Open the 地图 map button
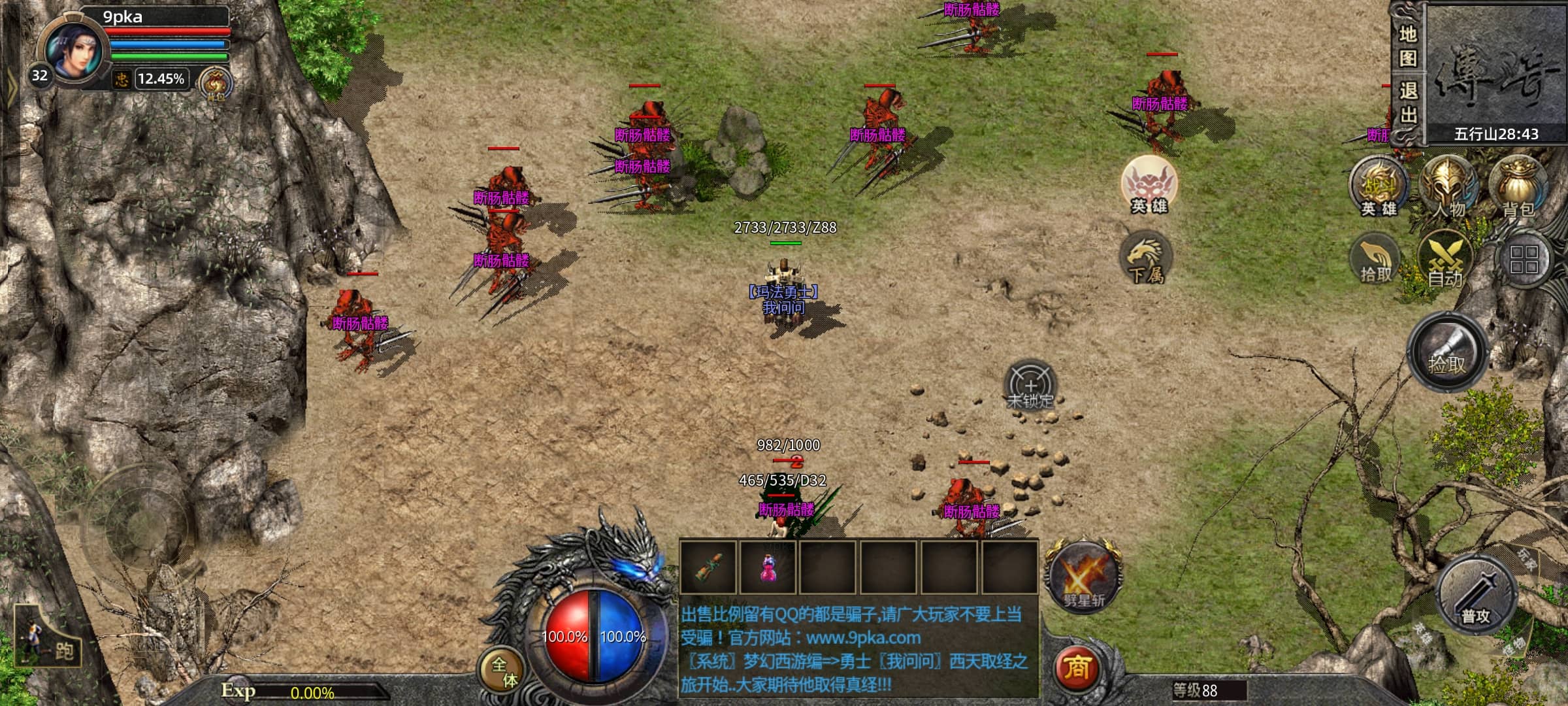The height and width of the screenshot is (706, 1568). coord(1407,46)
